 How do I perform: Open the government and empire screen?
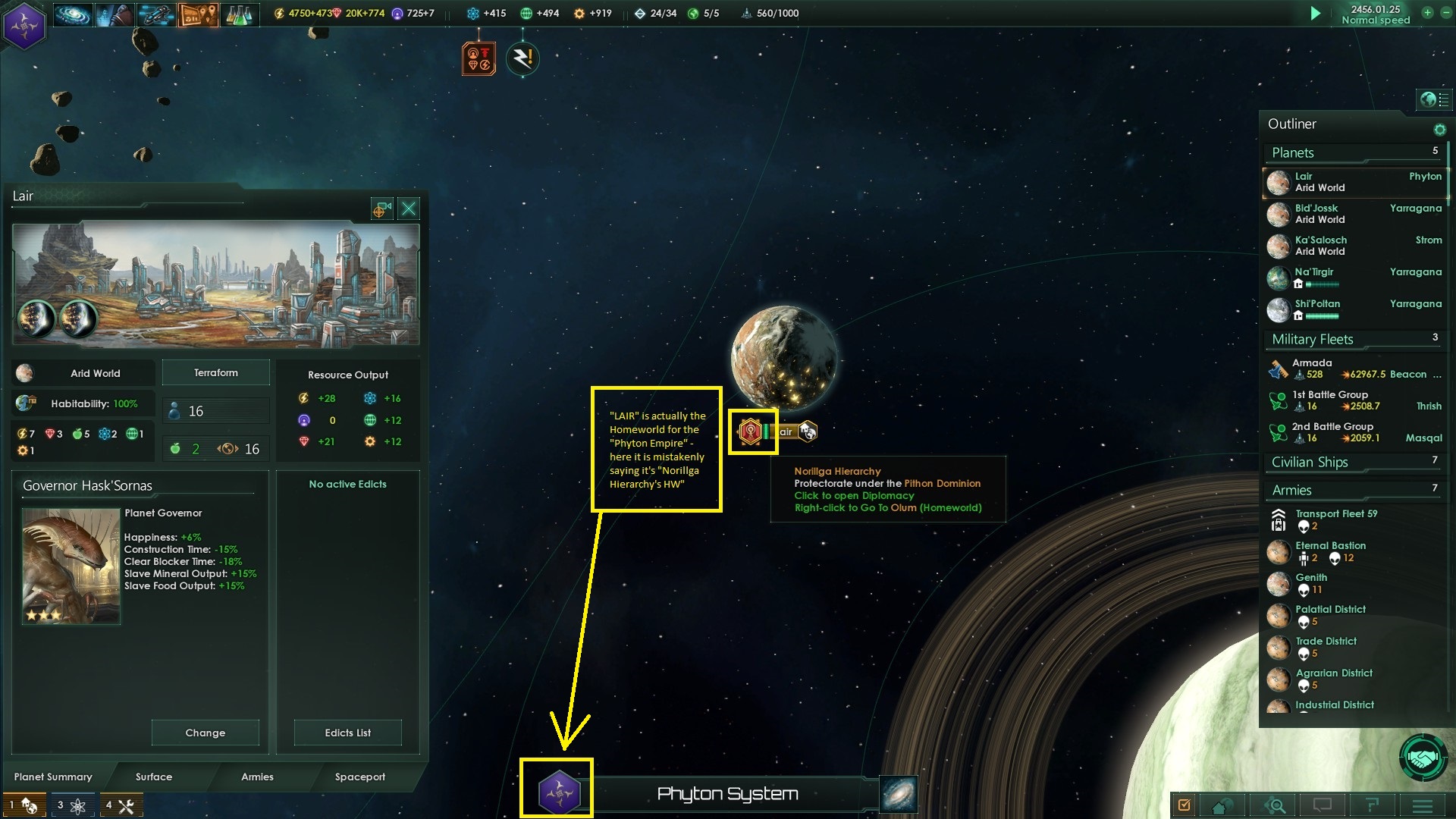tap(115, 14)
